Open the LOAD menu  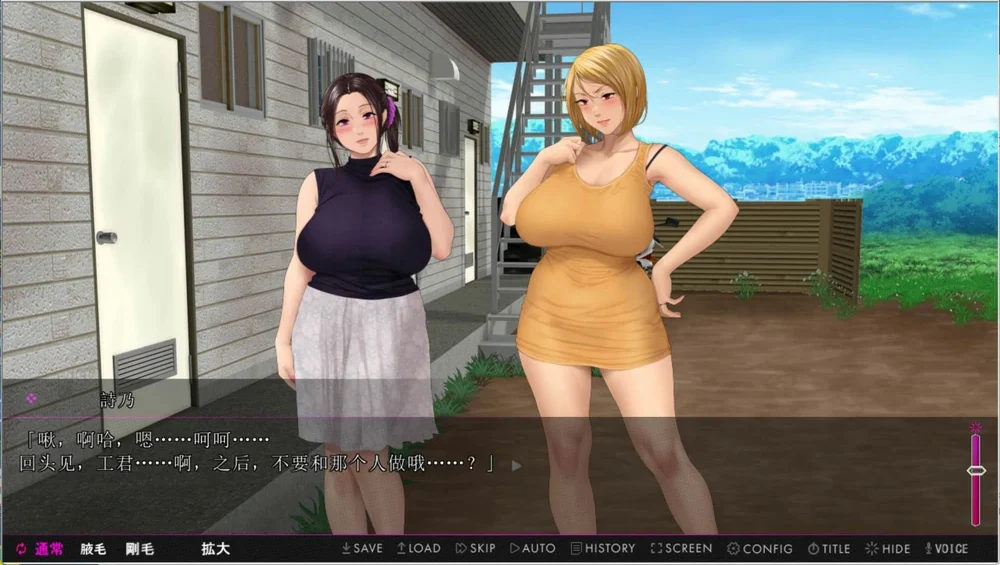(419, 548)
